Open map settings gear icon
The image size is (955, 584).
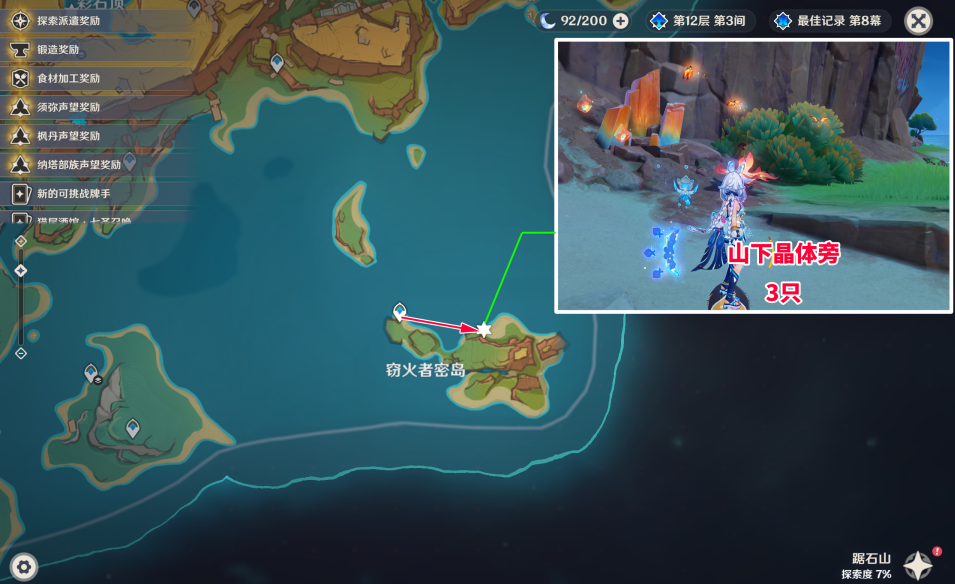[x=24, y=567]
